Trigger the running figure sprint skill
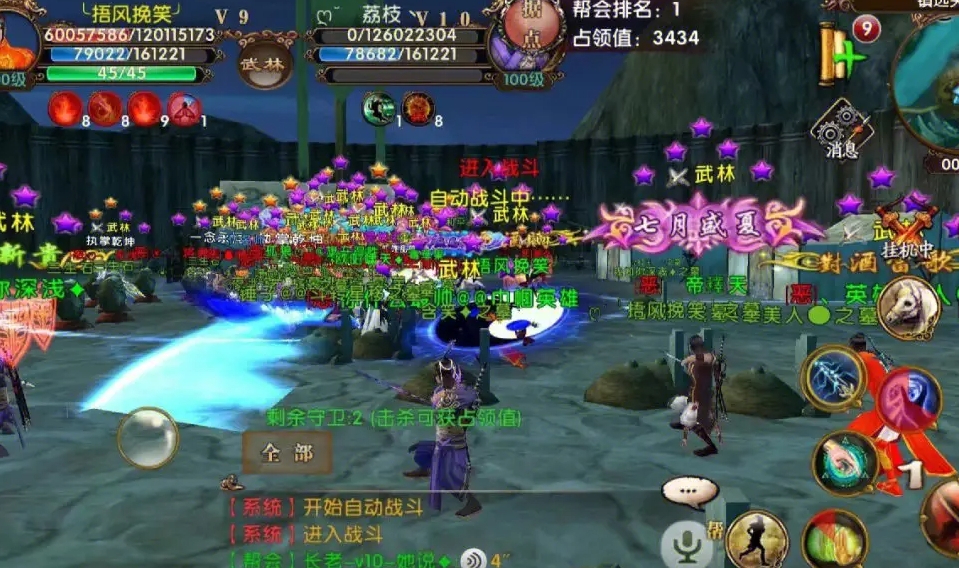Viewport: 959px width, 568px height. [x=757, y=539]
